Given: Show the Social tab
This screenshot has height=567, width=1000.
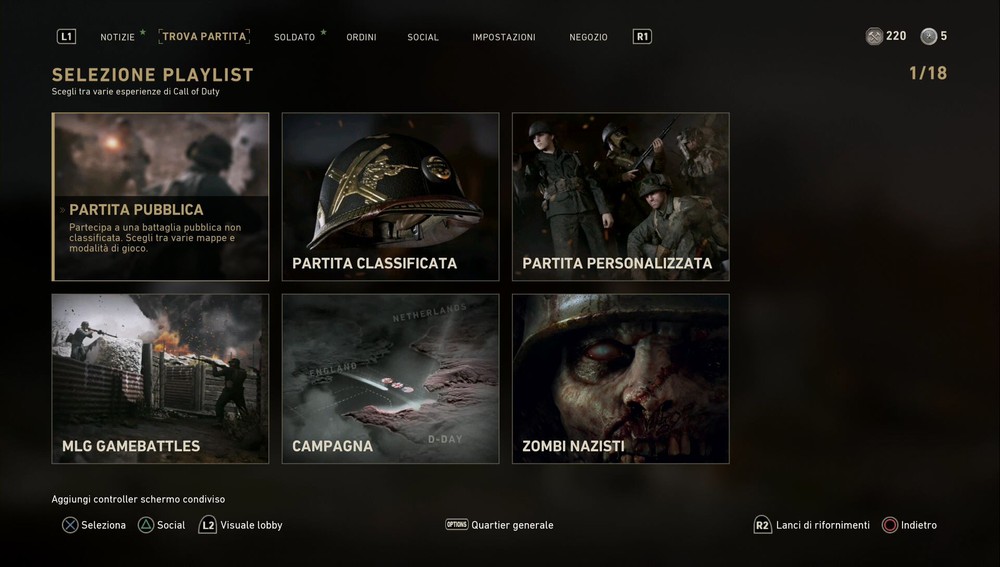Looking at the screenshot, I should [423, 37].
